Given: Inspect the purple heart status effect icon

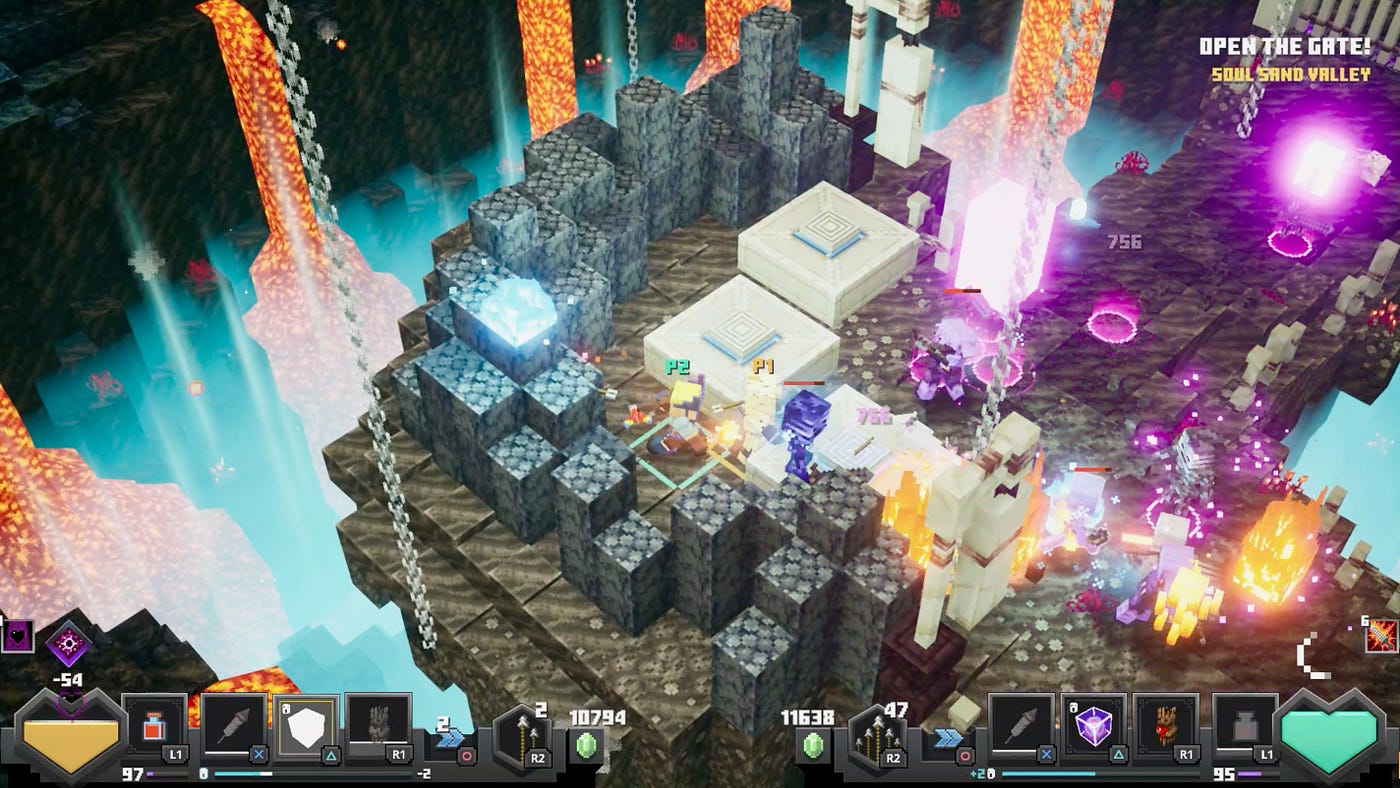Looking at the screenshot, I should pyautogui.click(x=17, y=636).
